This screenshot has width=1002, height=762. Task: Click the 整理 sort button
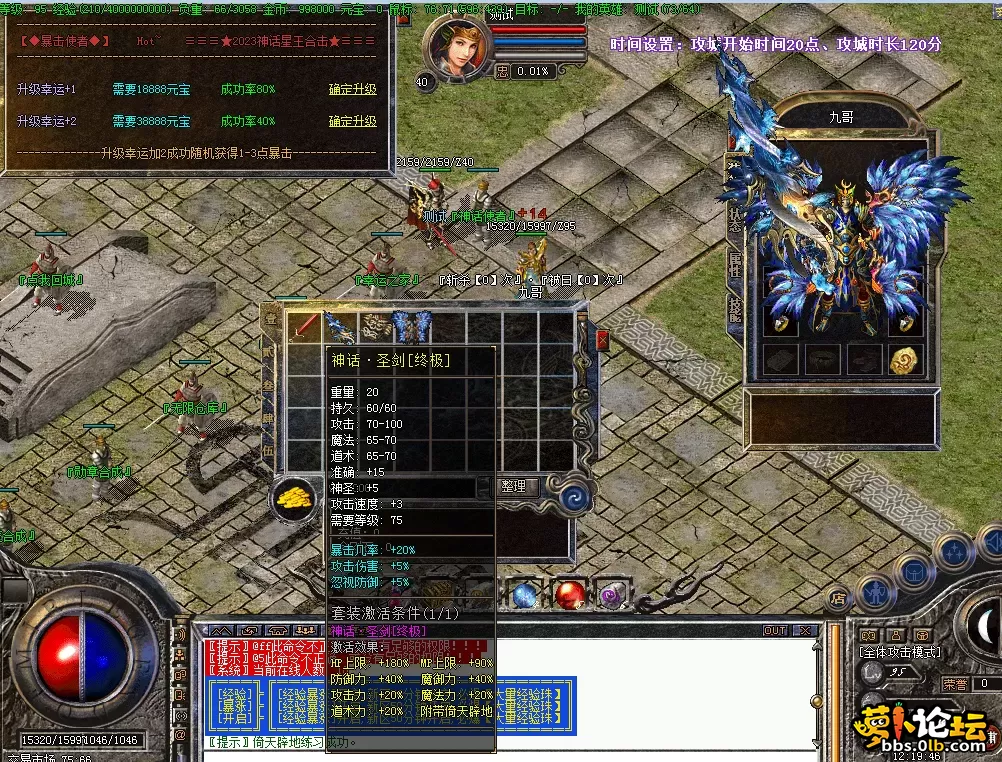point(514,486)
